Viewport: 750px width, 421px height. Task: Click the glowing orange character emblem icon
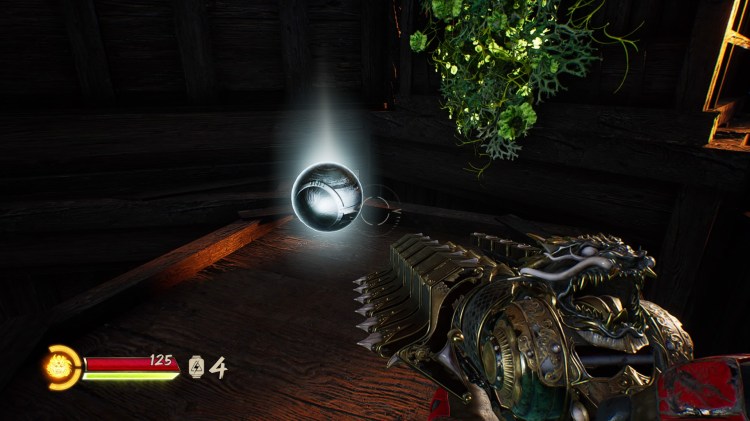[61, 367]
